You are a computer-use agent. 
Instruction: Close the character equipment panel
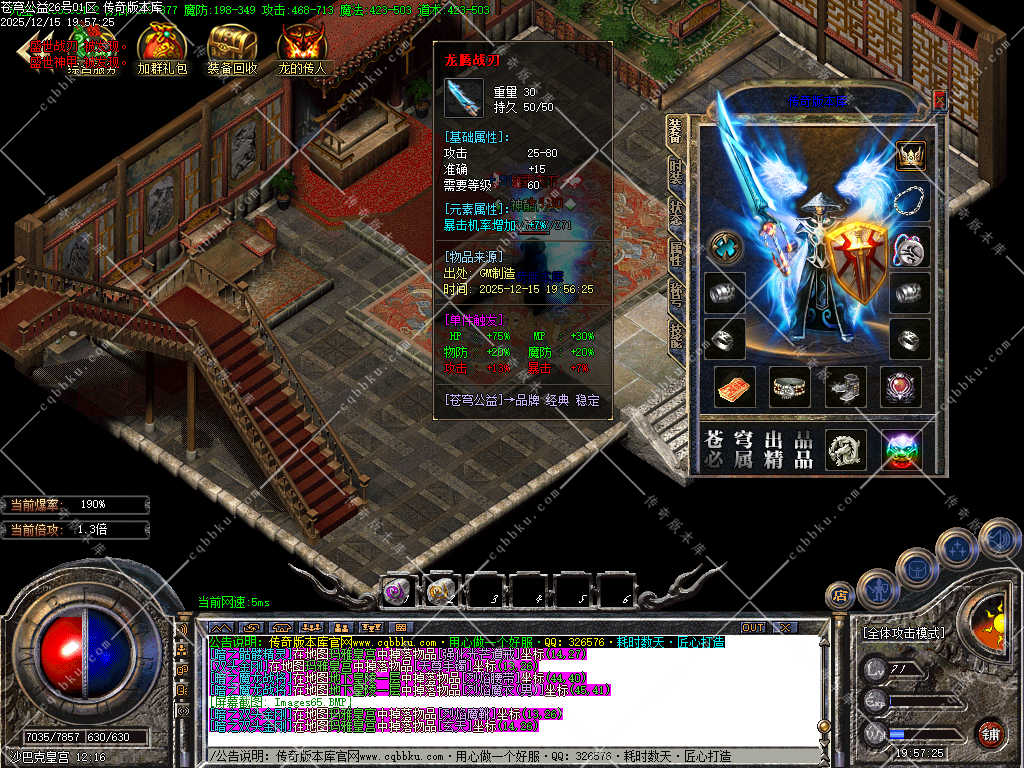coord(939,99)
